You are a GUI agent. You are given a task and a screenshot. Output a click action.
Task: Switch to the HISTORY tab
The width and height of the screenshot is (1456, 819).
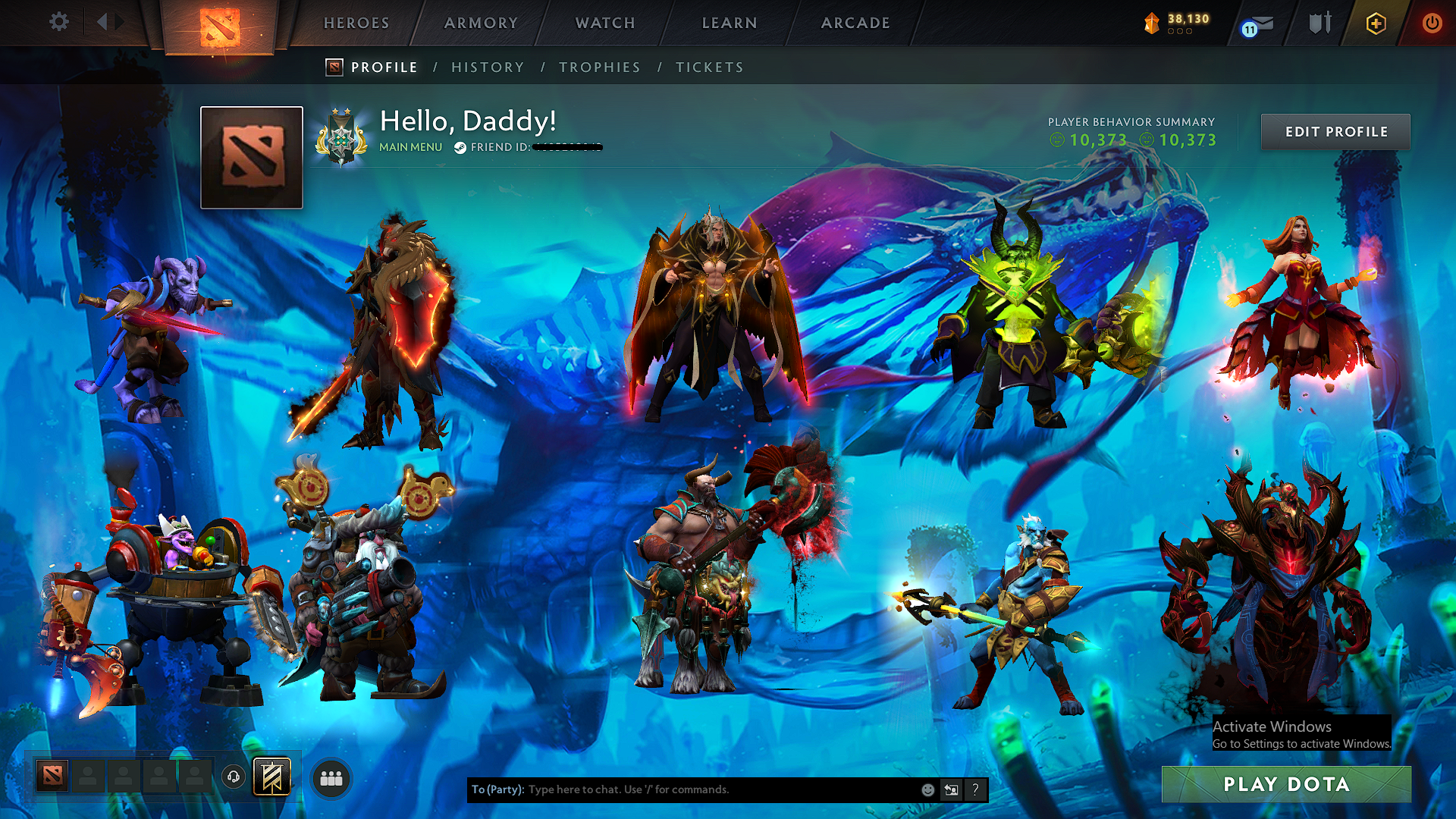[x=488, y=67]
